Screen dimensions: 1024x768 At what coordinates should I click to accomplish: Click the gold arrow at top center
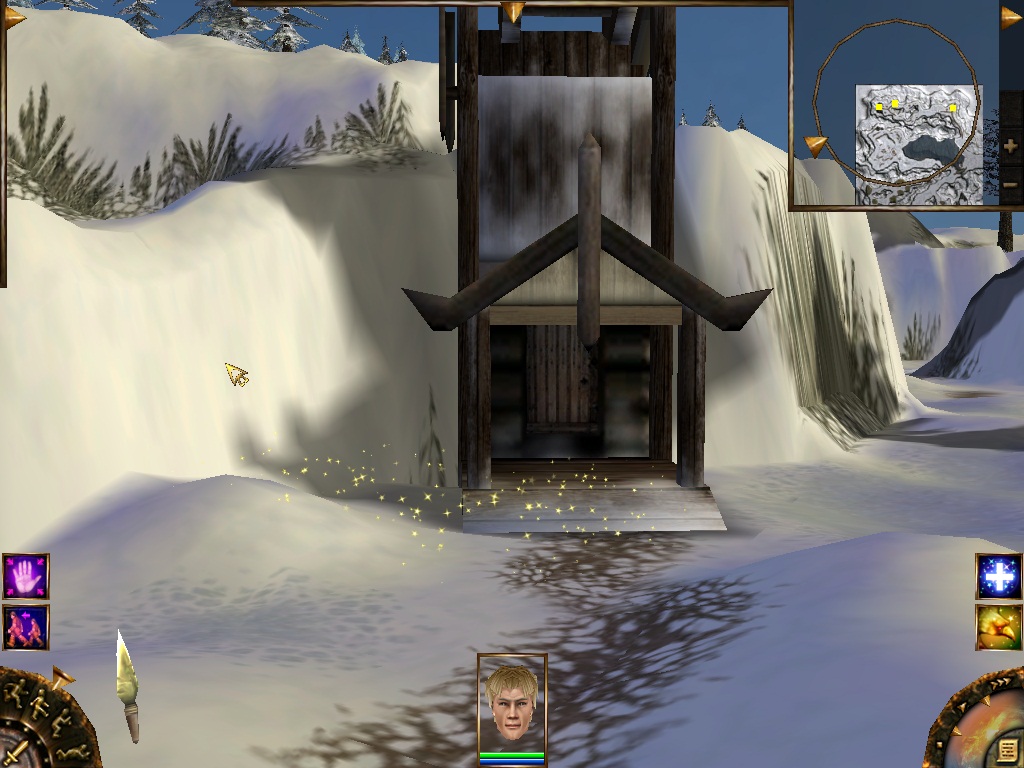[512, 12]
